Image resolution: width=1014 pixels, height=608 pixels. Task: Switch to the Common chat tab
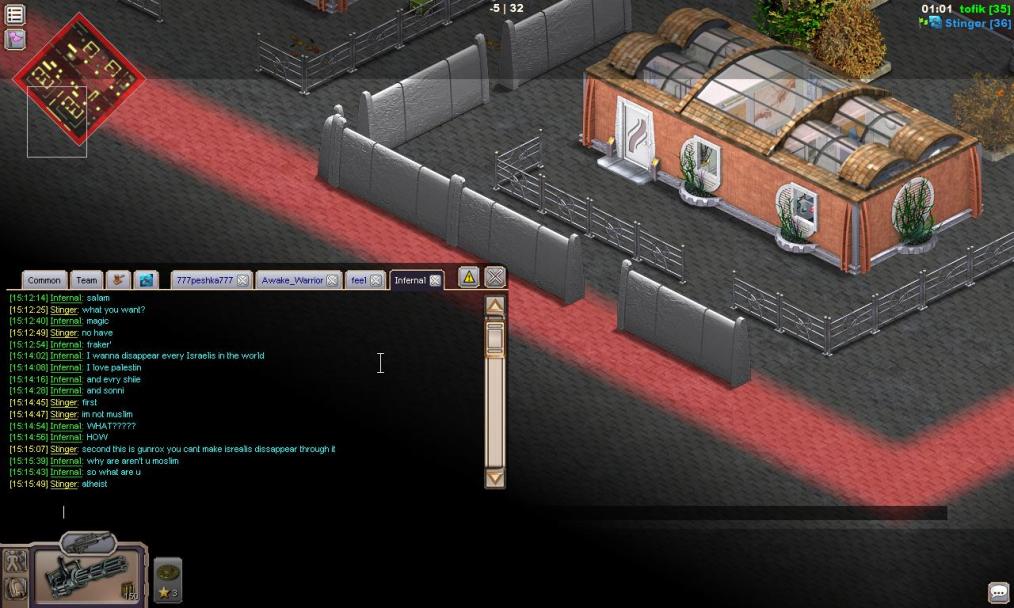click(44, 280)
